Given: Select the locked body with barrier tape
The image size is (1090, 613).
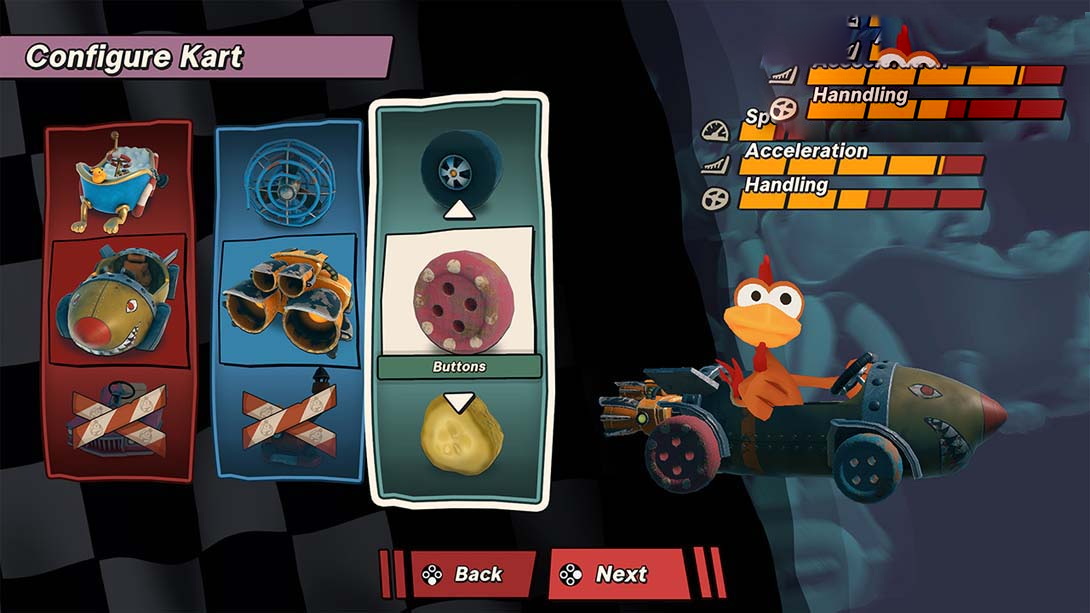Looking at the screenshot, I should tap(117, 418).
